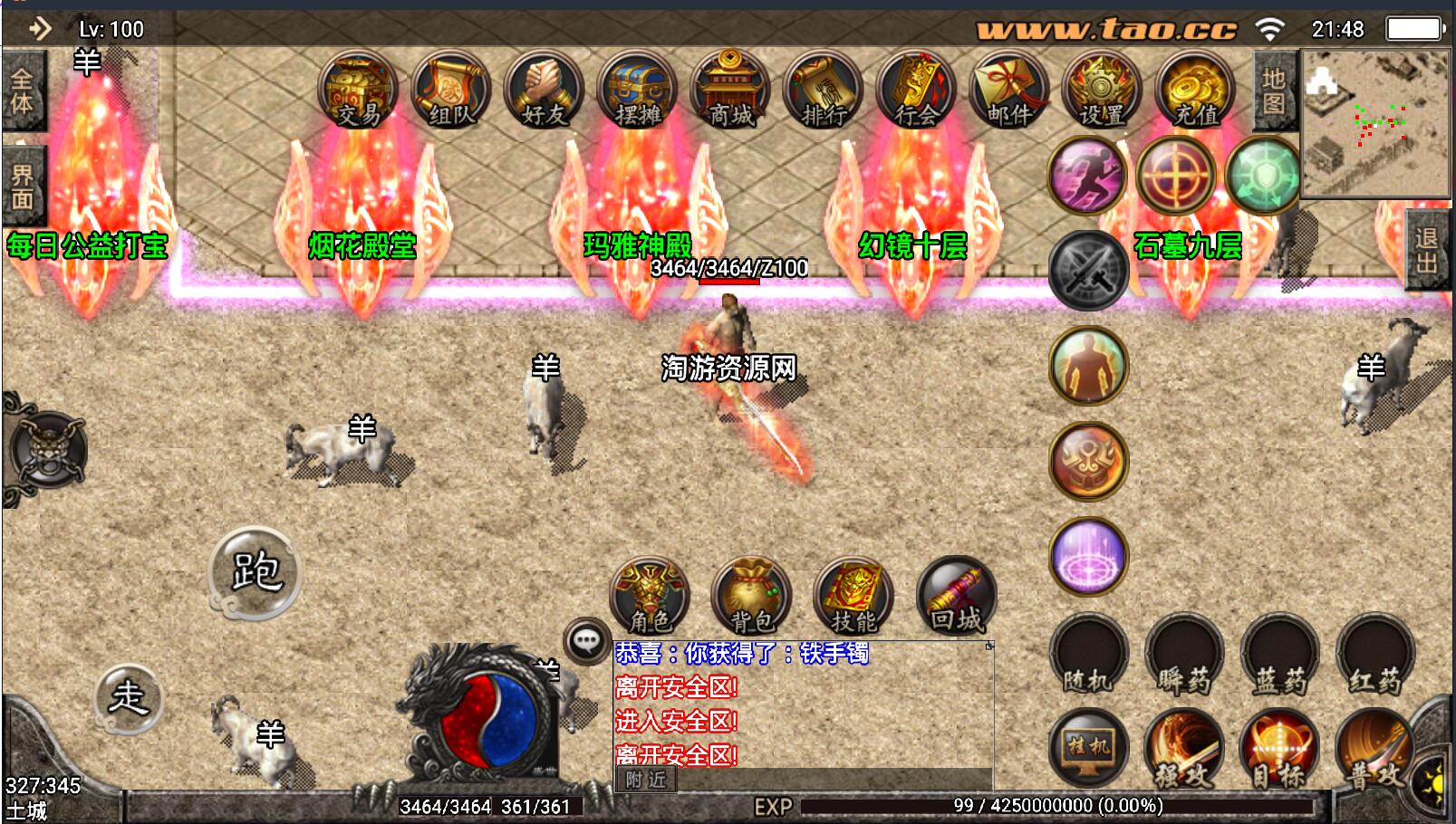Tap the 退出 exit button
Screen dimensions: 1456x824
pos(1426,250)
